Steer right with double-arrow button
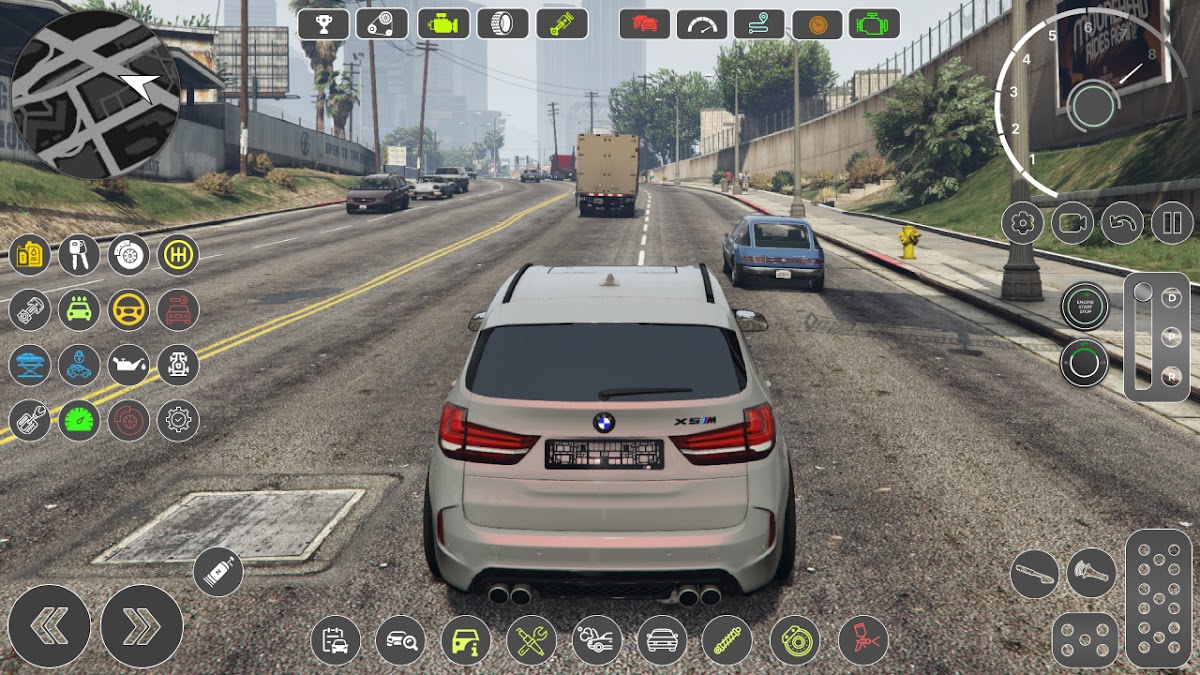This screenshot has width=1200, height=675. [x=141, y=626]
